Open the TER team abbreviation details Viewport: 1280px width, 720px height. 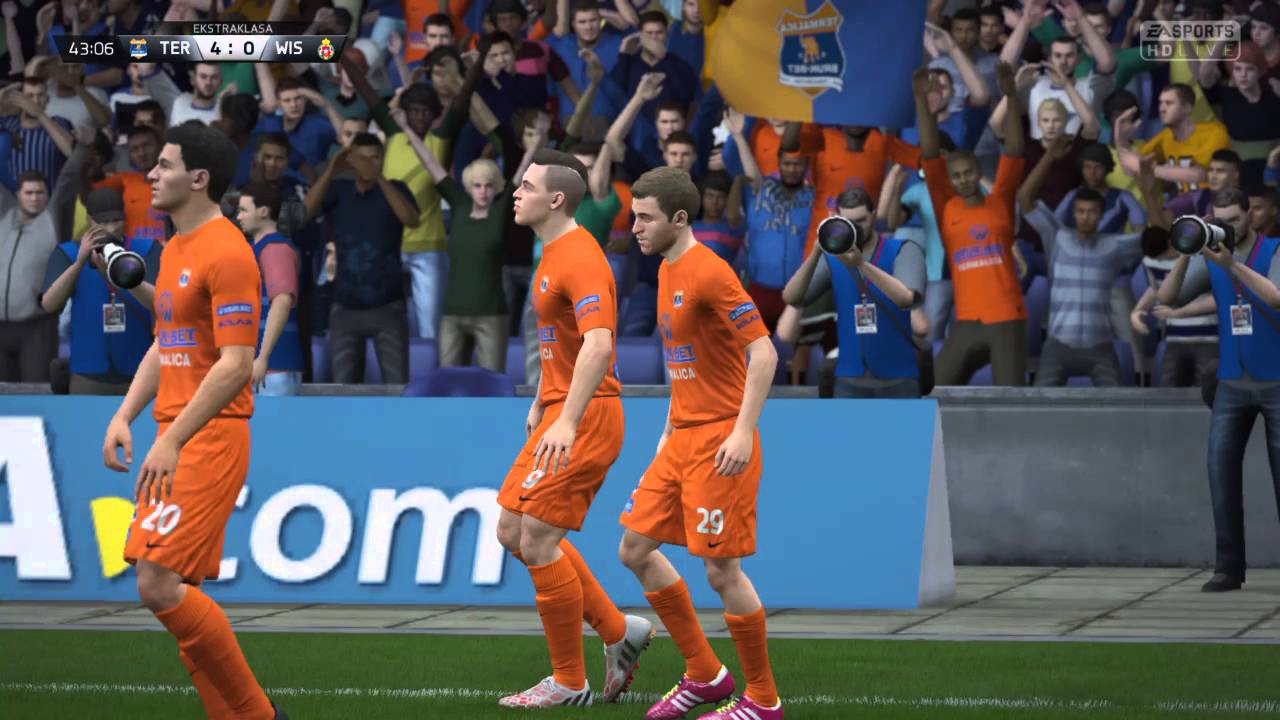click(x=176, y=48)
